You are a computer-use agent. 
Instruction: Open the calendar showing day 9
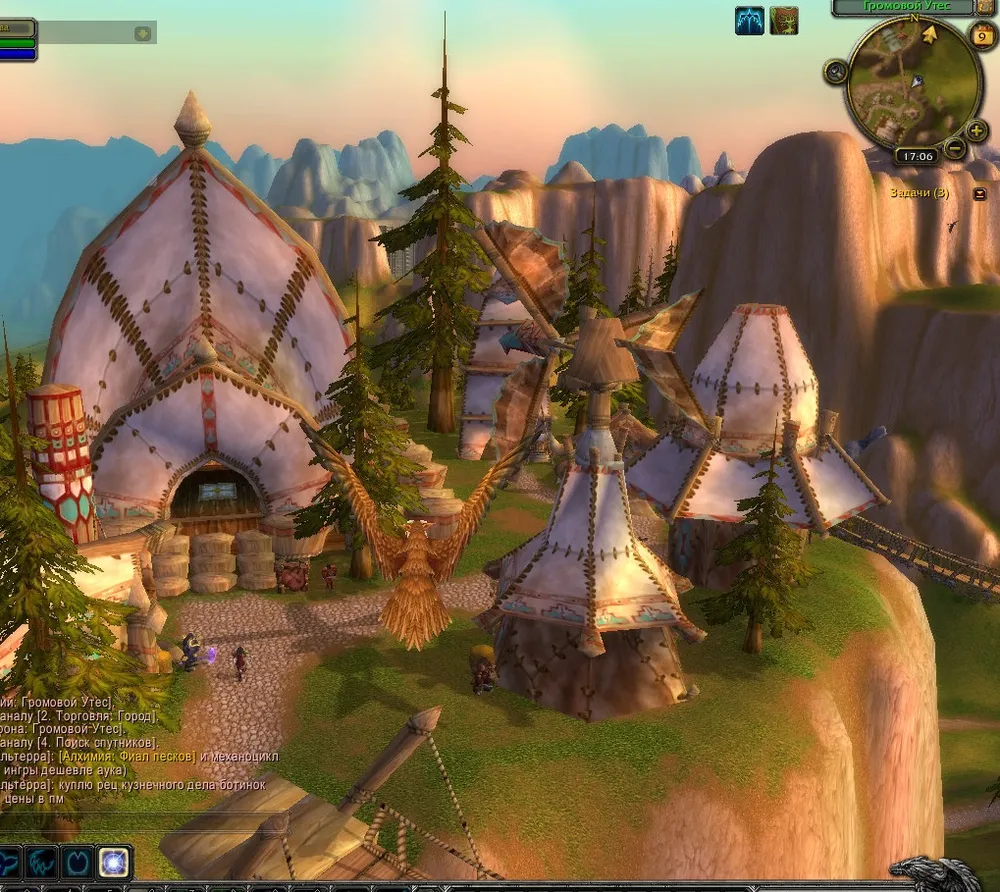pyautogui.click(x=981, y=36)
